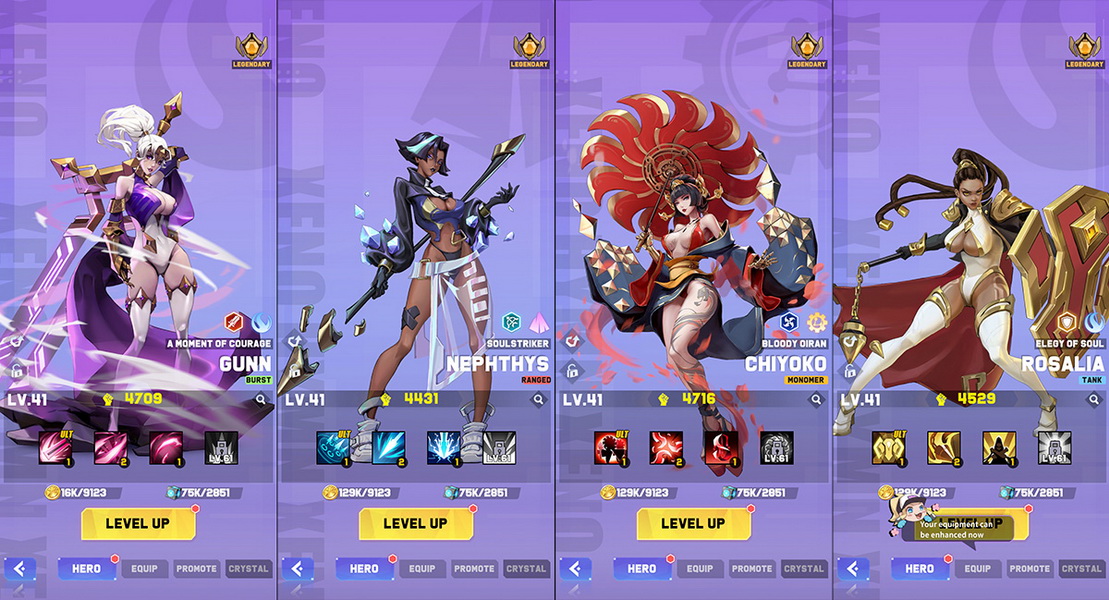Open Rosalia's golden ULT skill icon
Image resolution: width=1109 pixels, height=600 pixels.
coord(888,447)
